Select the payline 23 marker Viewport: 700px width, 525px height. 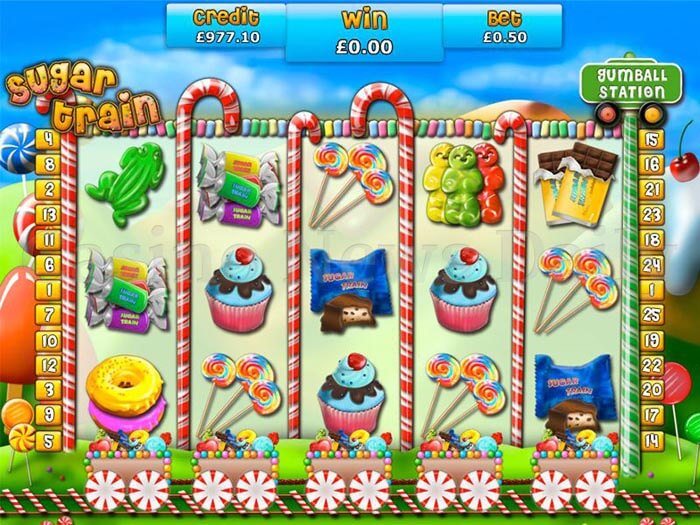coord(653,213)
